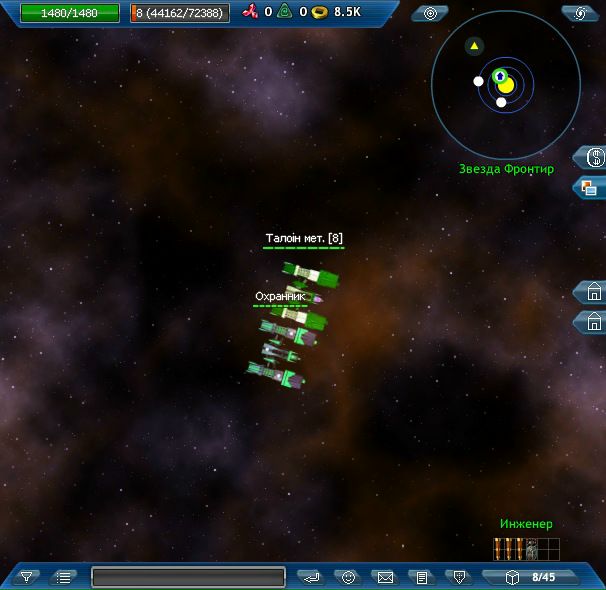Open the spiral galaxy map button

point(579,13)
